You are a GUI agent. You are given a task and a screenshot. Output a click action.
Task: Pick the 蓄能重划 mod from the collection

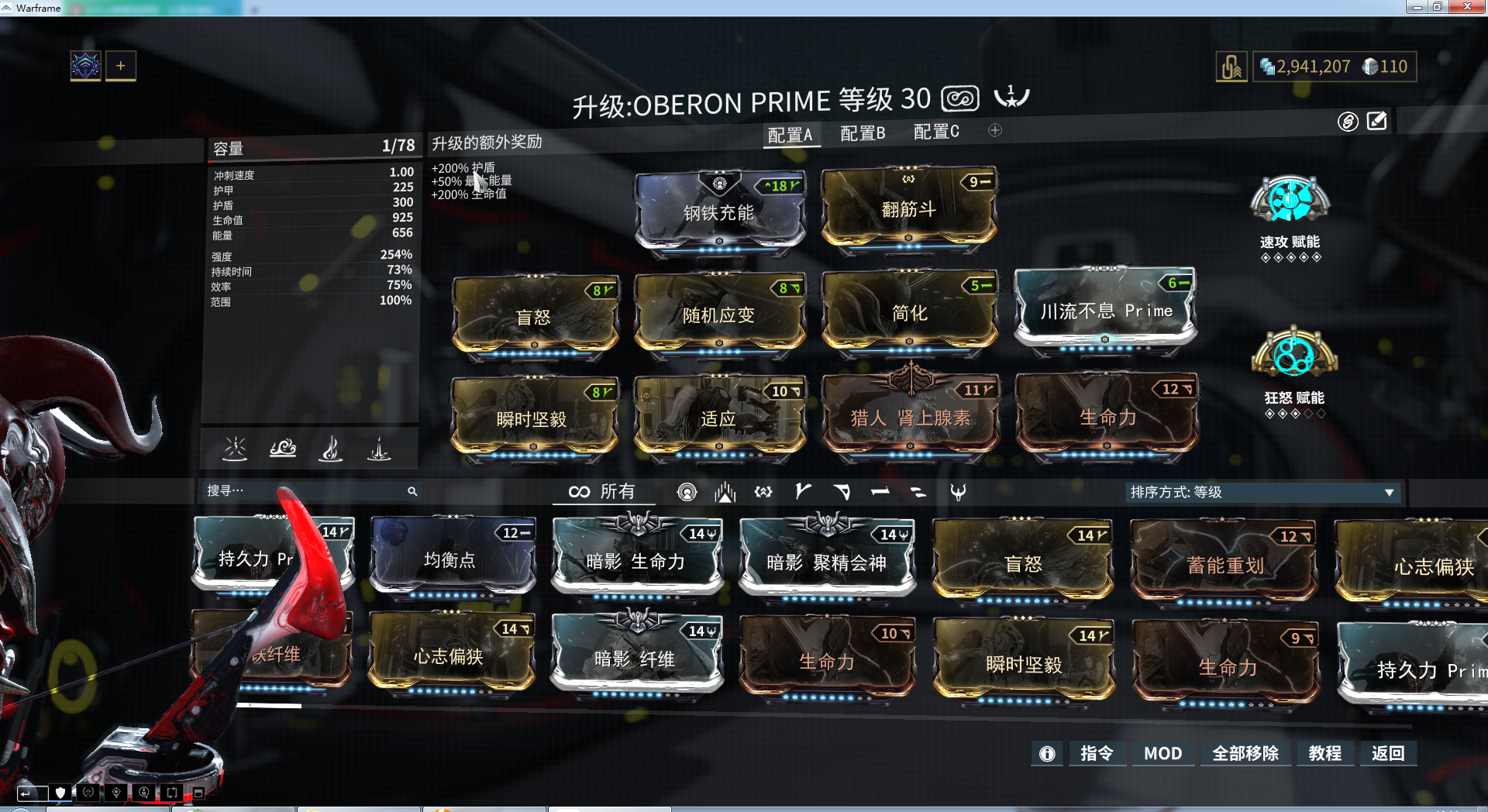click(x=1224, y=564)
